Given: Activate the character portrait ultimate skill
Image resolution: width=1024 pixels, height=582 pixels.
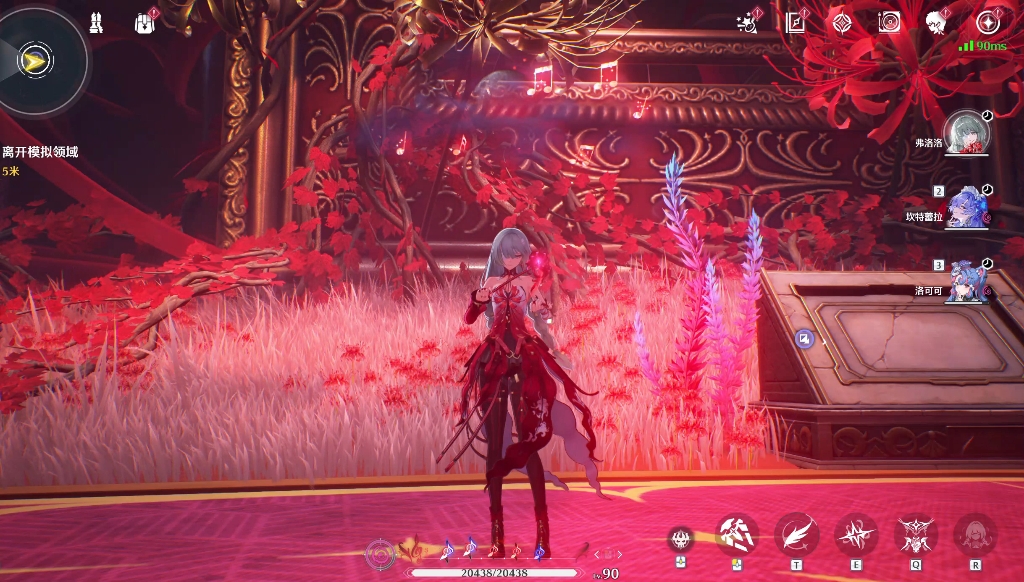Looking at the screenshot, I should 975,534.
